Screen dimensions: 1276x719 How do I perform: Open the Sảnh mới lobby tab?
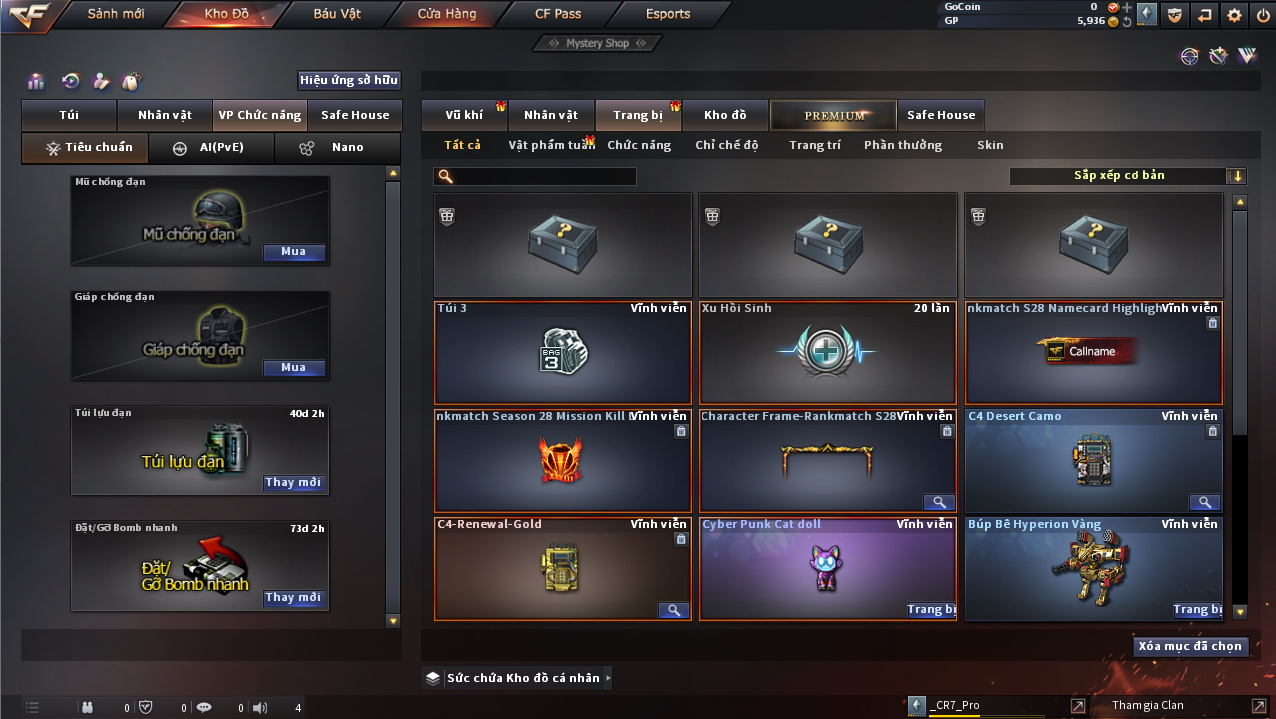click(x=116, y=14)
